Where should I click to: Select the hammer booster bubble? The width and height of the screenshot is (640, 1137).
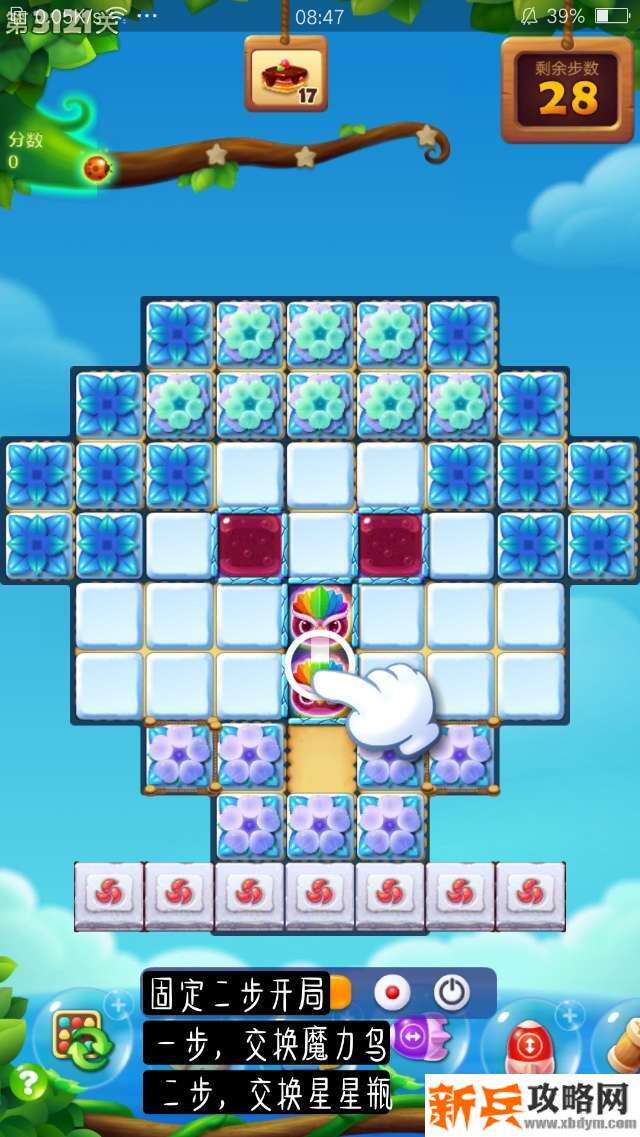point(622,1042)
